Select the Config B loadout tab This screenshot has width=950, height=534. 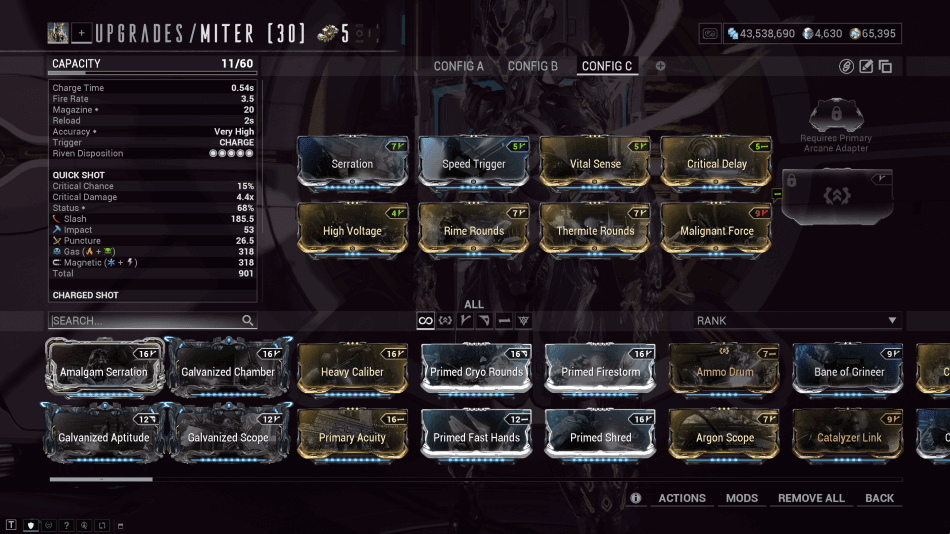[x=533, y=66]
